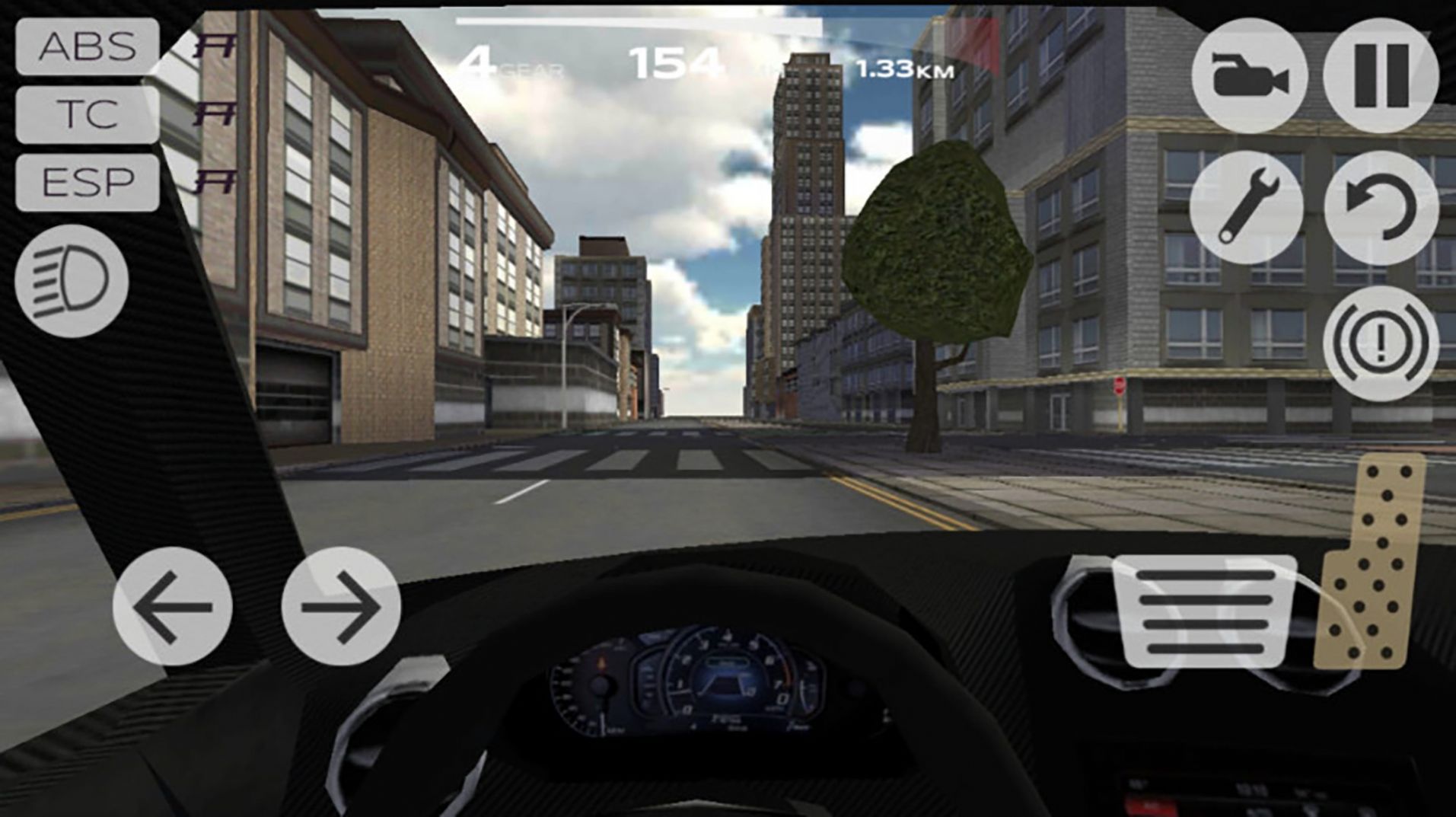Screen dimensions: 1456x817
Task: Switch the camera view
Action: coord(1249,76)
